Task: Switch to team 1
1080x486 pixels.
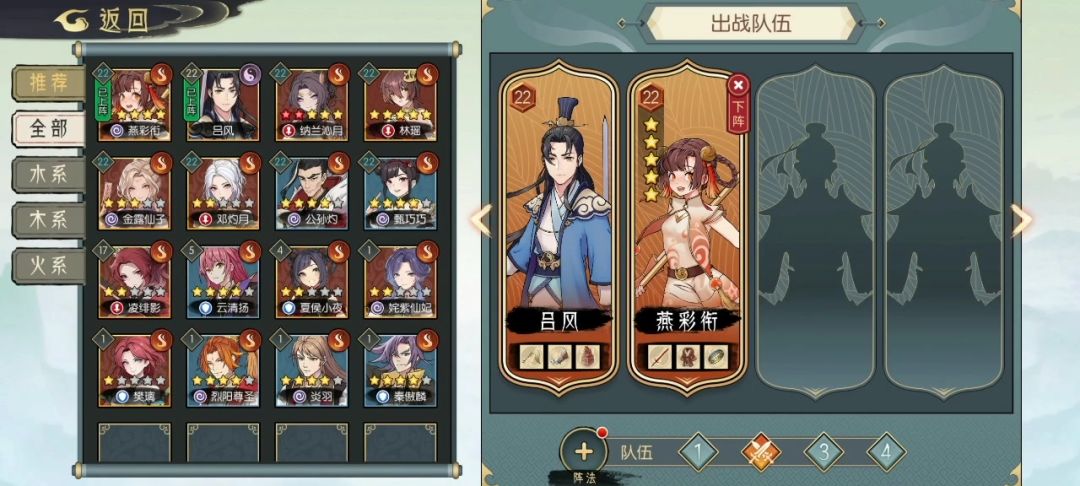Action: pyautogui.click(x=700, y=452)
